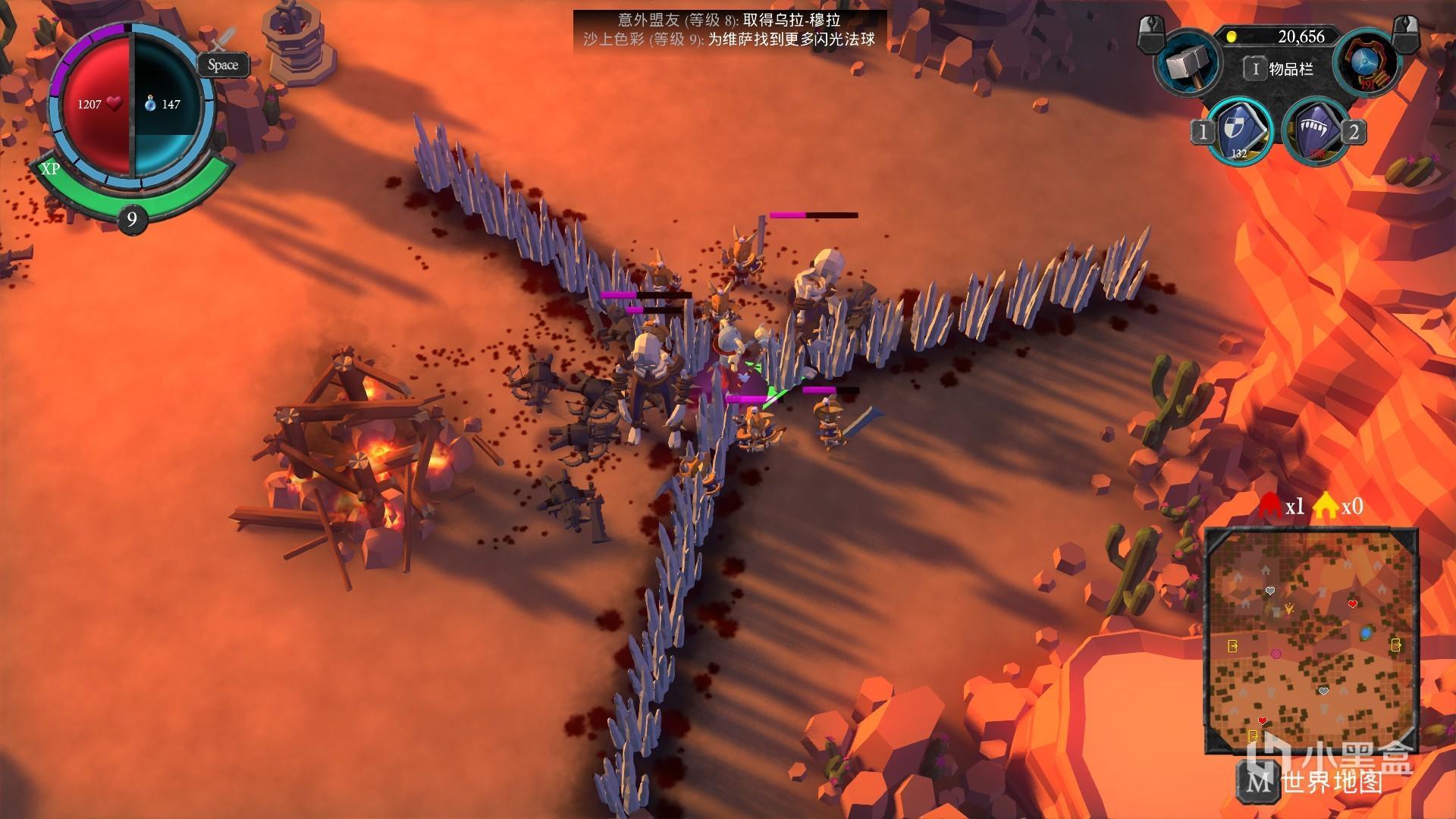Select the hammer weapon slot
Image resolution: width=1456 pixels, height=819 pixels.
tap(1187, 64)
